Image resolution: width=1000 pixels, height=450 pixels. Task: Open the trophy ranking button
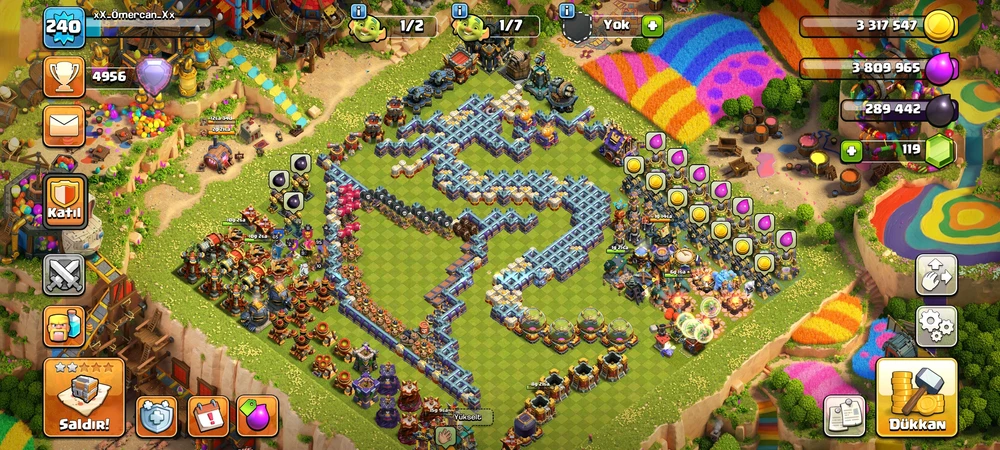[x=64, y=76]
